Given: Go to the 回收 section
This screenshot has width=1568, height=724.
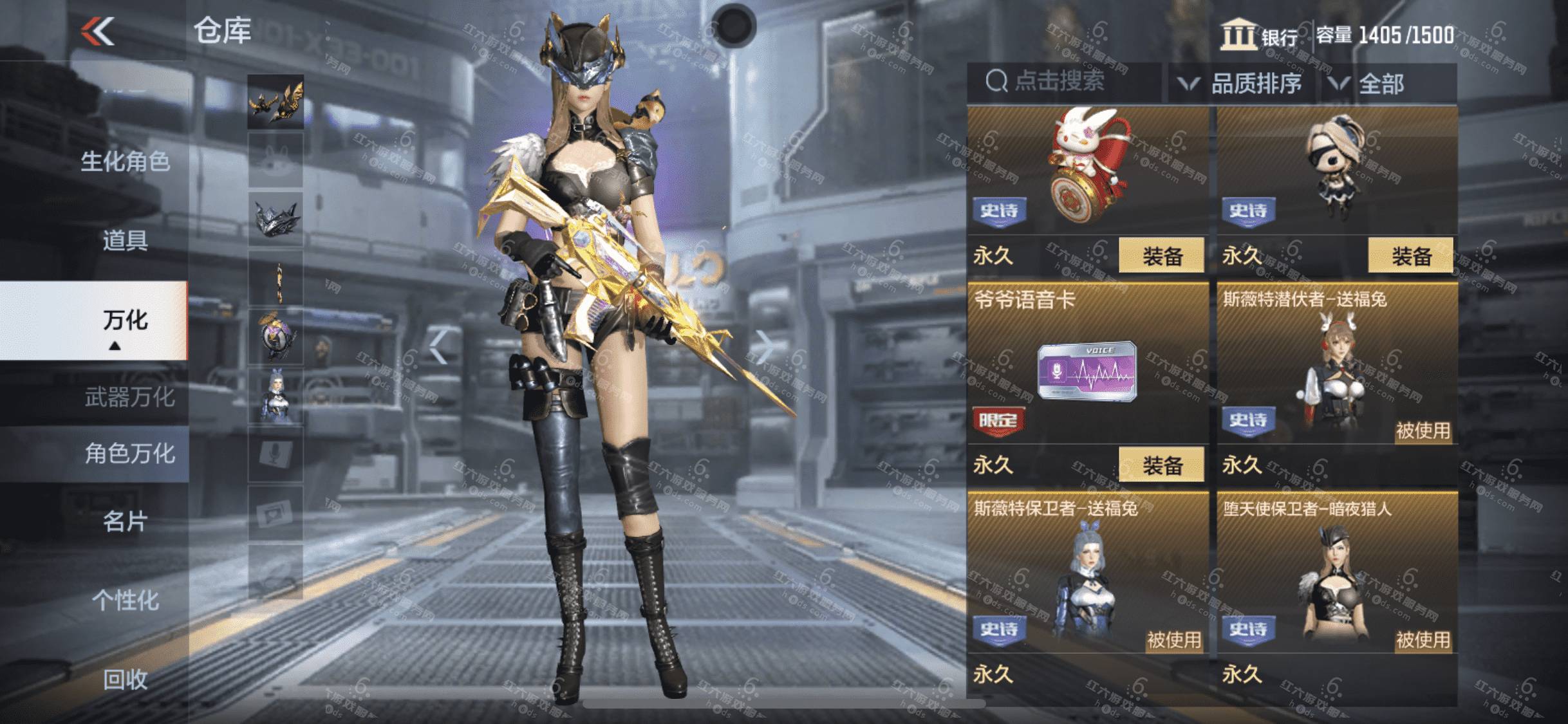Looking at the screenshot, I should click(125, 680).
